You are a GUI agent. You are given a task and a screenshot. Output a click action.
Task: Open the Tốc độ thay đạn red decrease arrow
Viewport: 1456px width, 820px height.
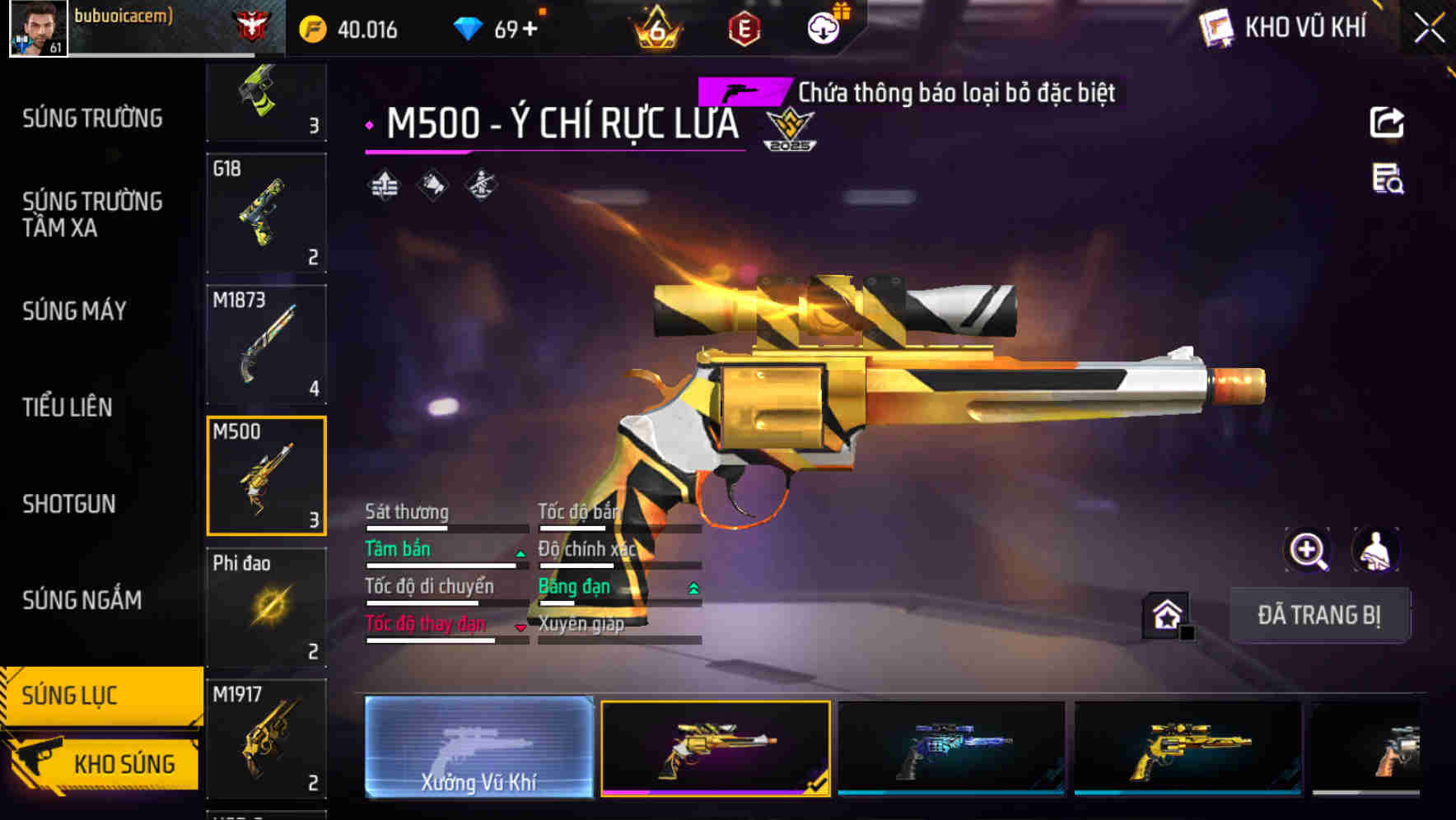(519, 627)
